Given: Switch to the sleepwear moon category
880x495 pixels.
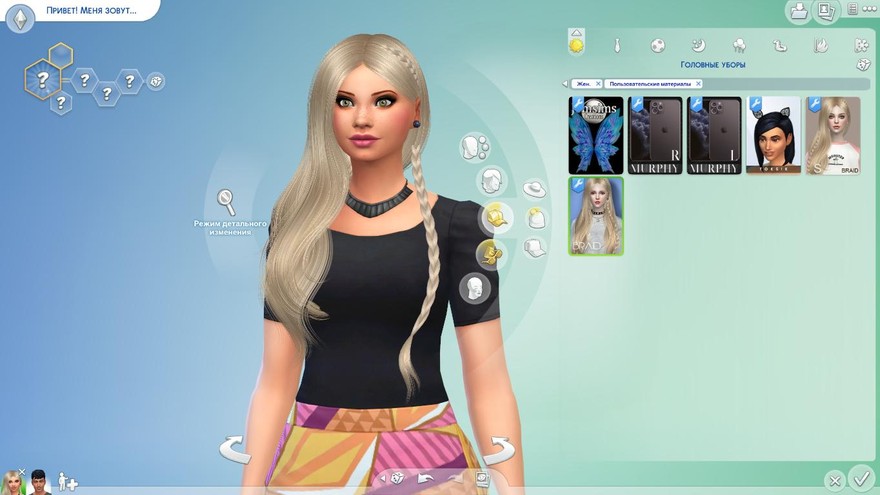Looking at the screenshot, I should [x=699, y=45].
